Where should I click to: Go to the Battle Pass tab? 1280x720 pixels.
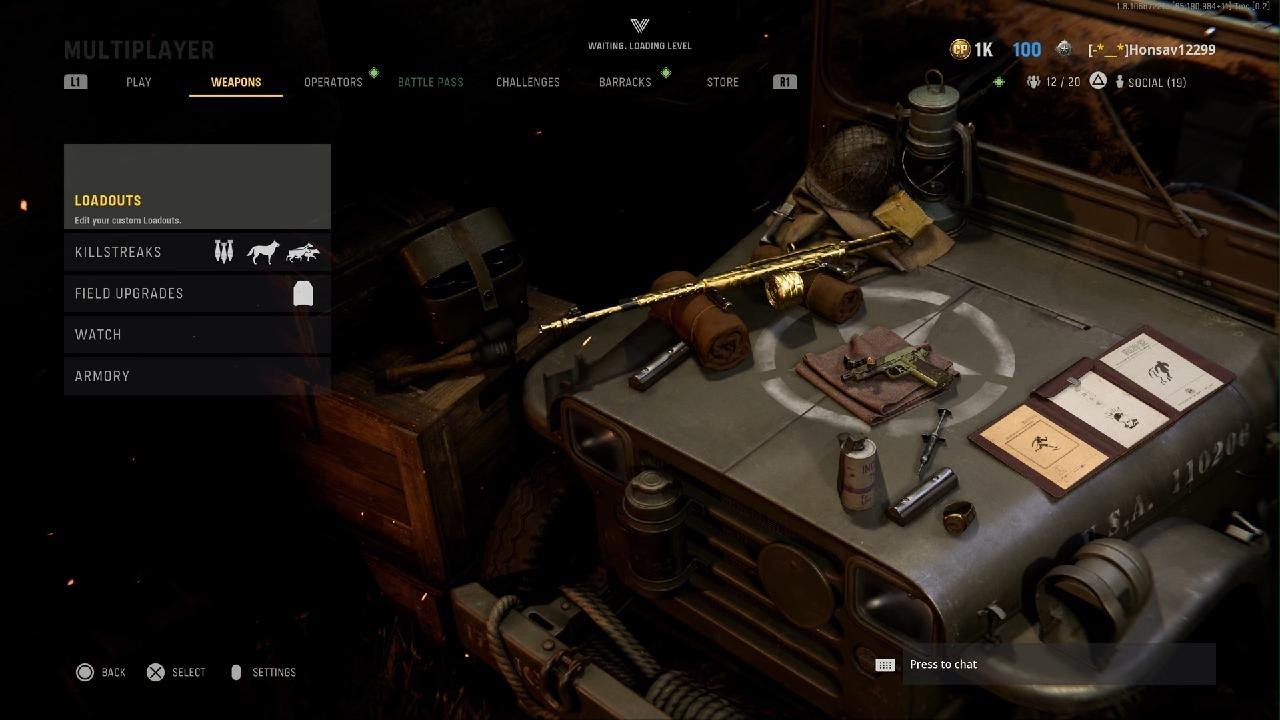click(x=430, y=82)
